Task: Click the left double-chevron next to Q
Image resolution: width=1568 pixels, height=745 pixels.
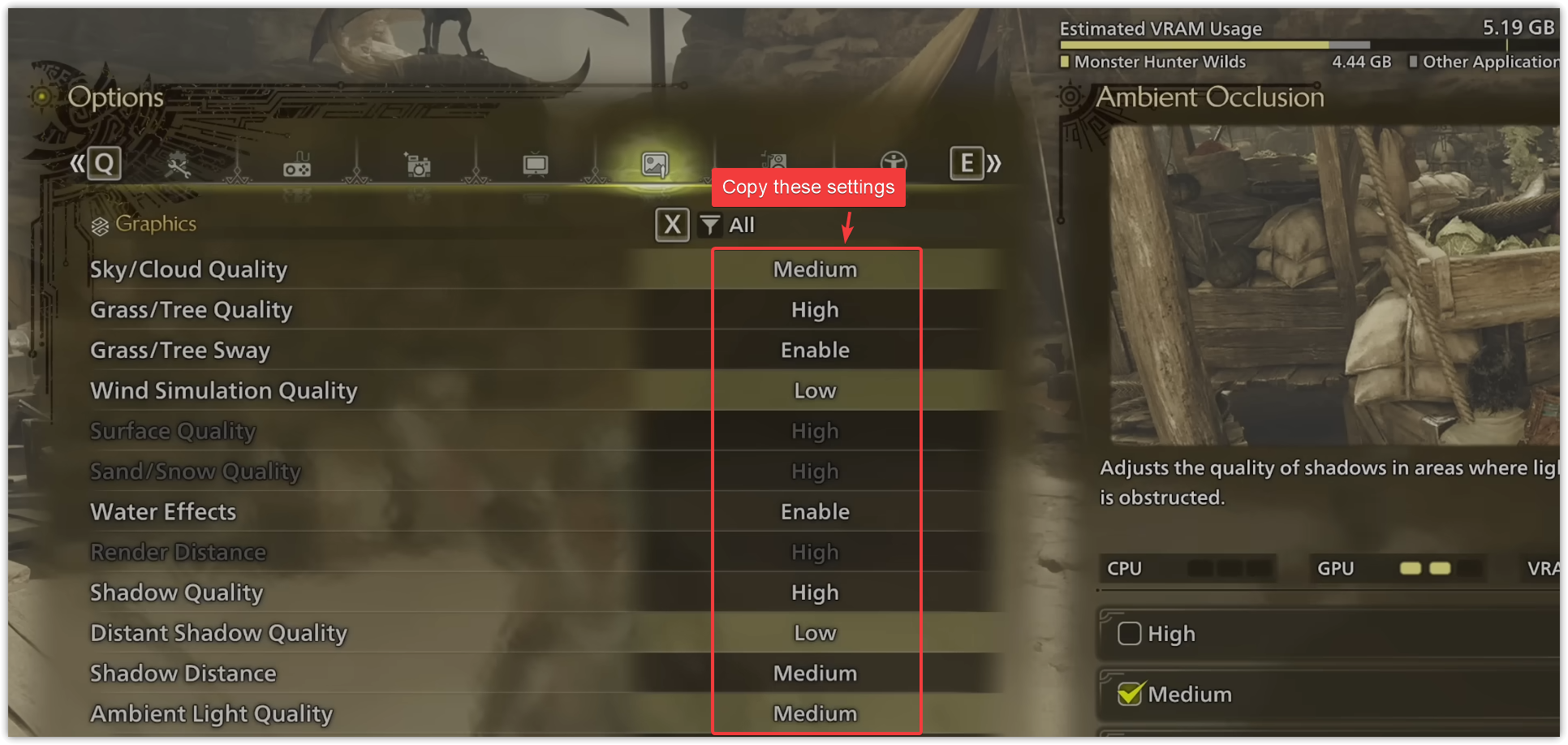Action: [75, 163]
